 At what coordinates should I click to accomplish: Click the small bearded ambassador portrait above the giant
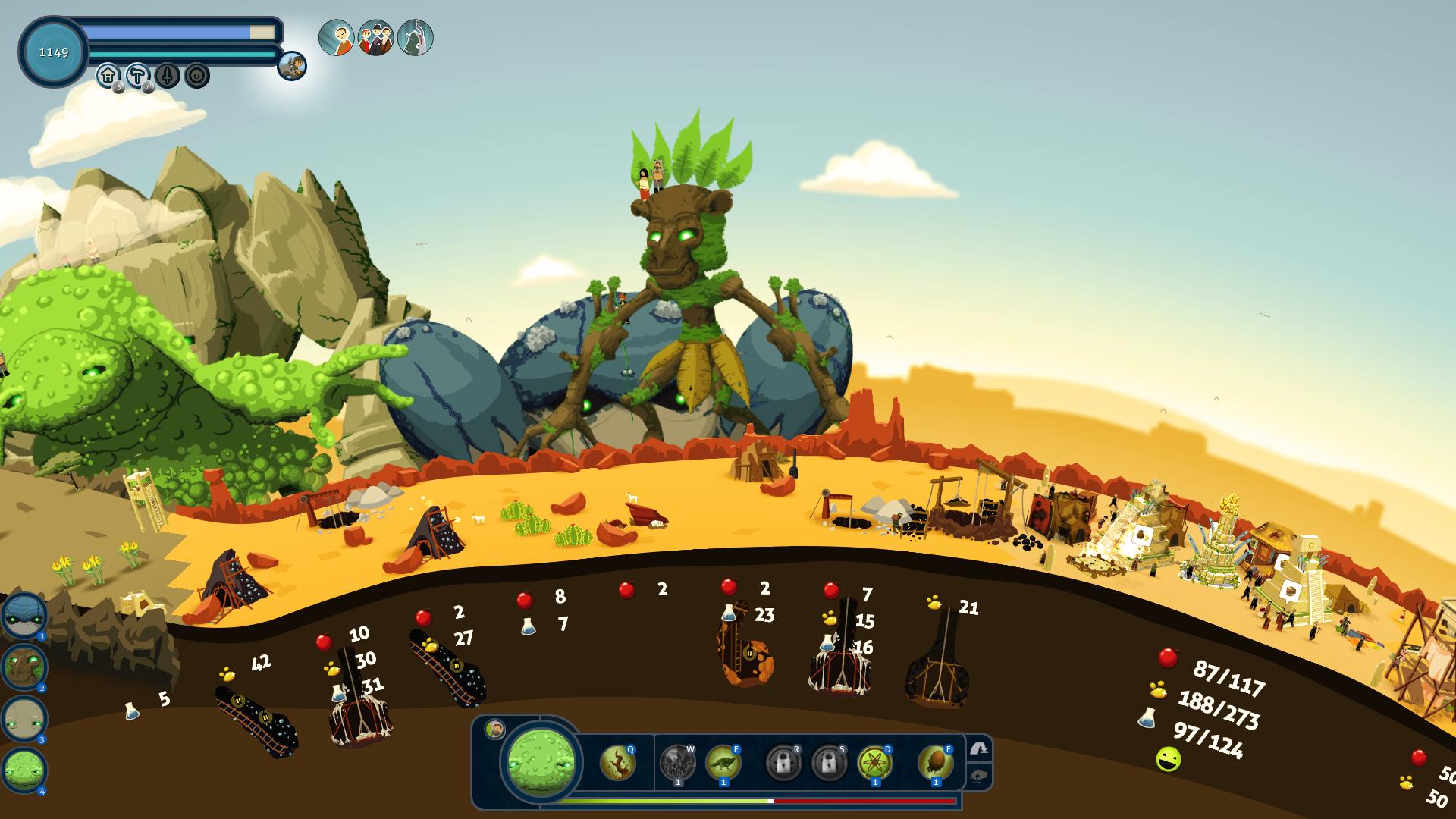pos(496,729)
